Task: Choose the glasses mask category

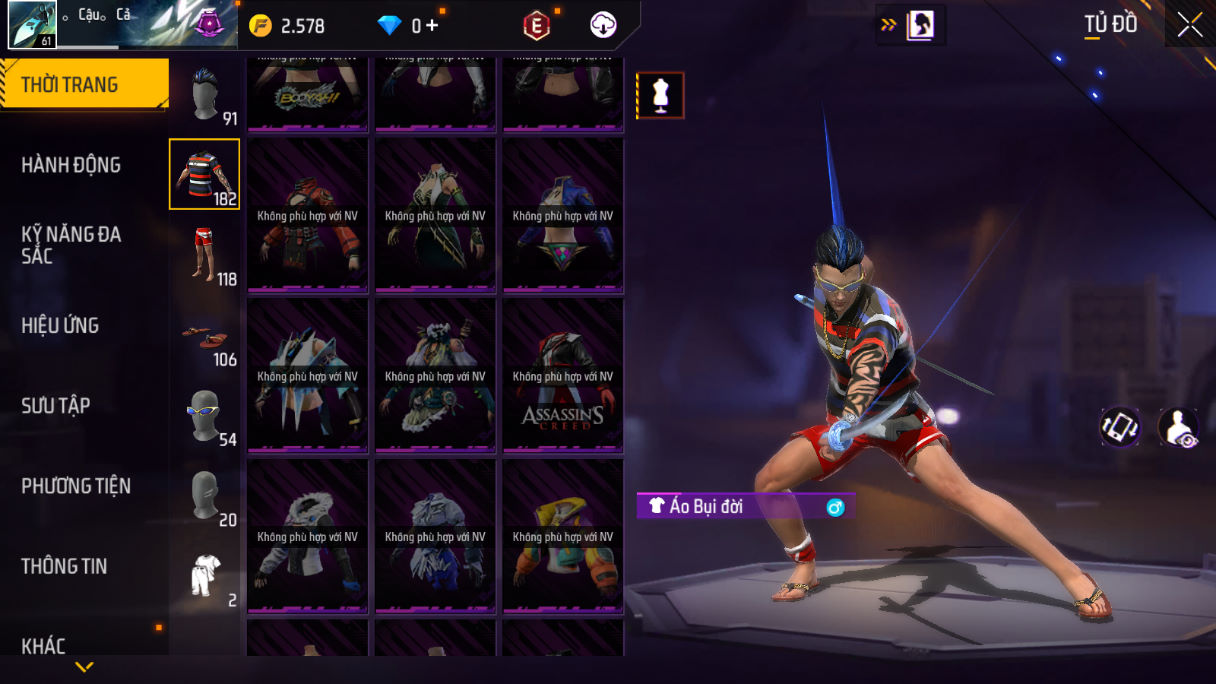Action: point(204,416)
